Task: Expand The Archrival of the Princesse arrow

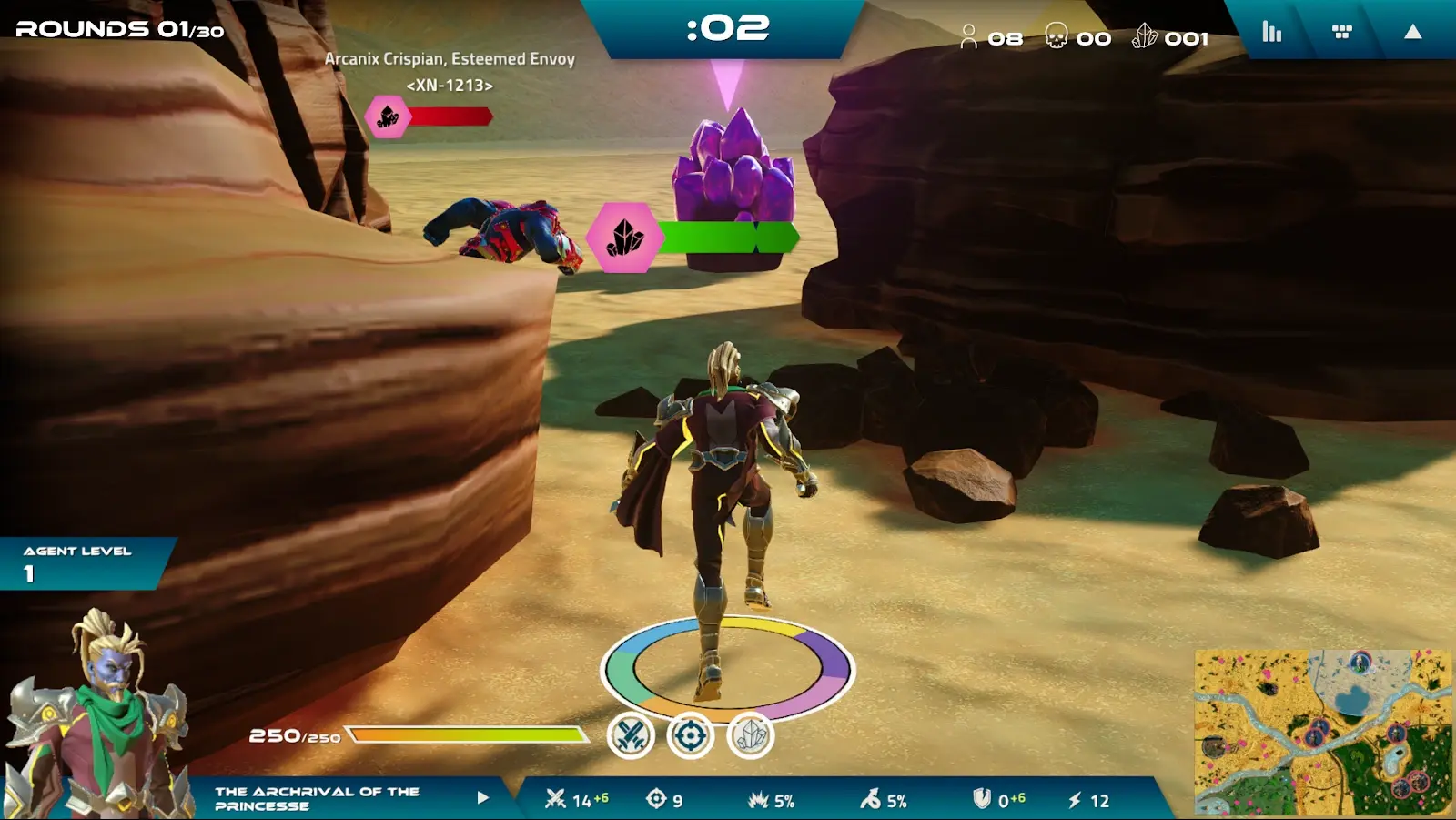Action: click(483, 798)
